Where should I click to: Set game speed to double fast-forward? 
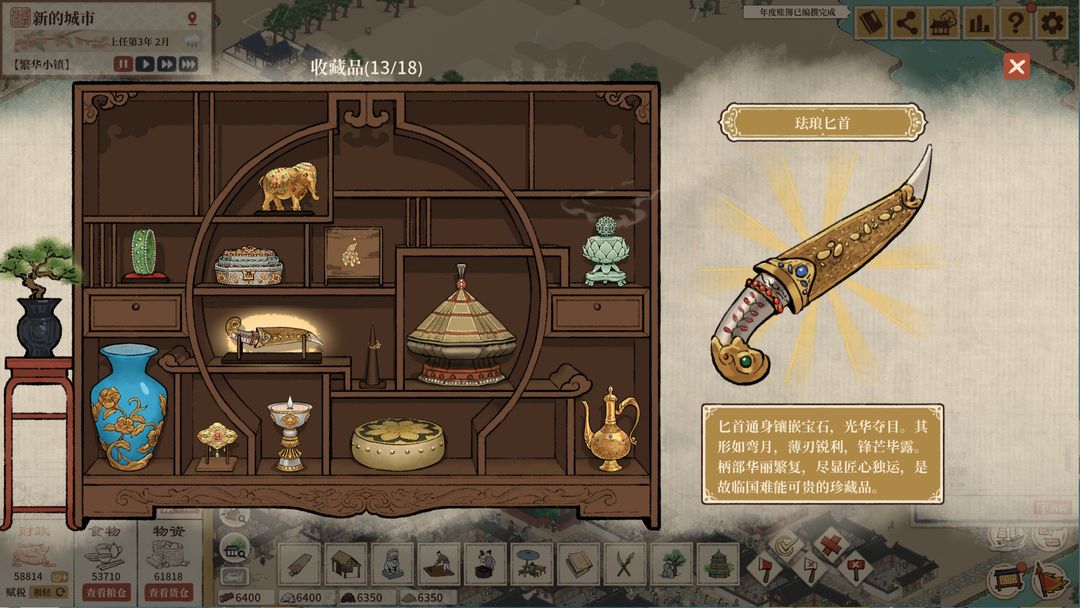(166, 64)
